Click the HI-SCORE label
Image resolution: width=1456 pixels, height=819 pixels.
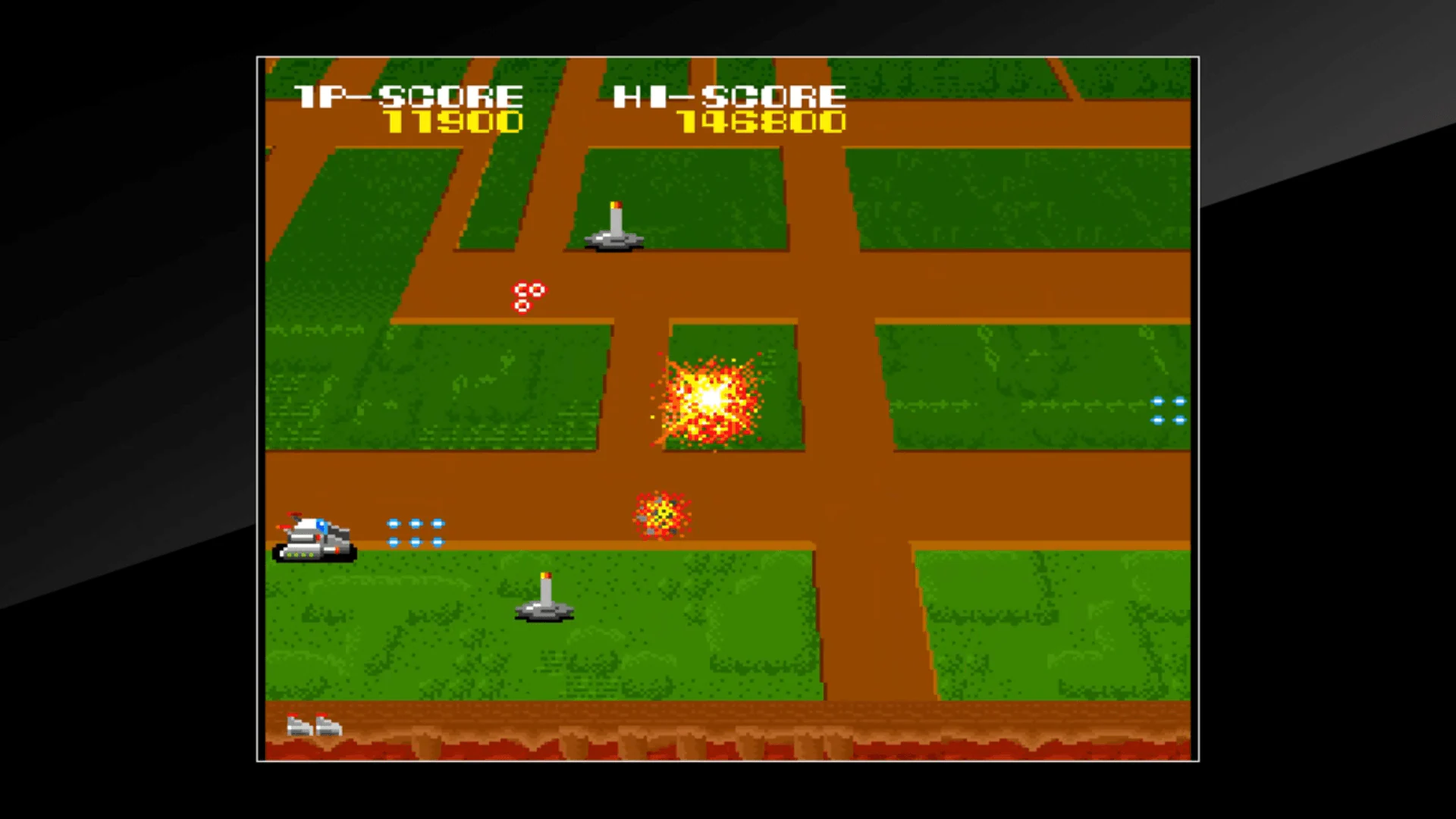click(730, 95)
